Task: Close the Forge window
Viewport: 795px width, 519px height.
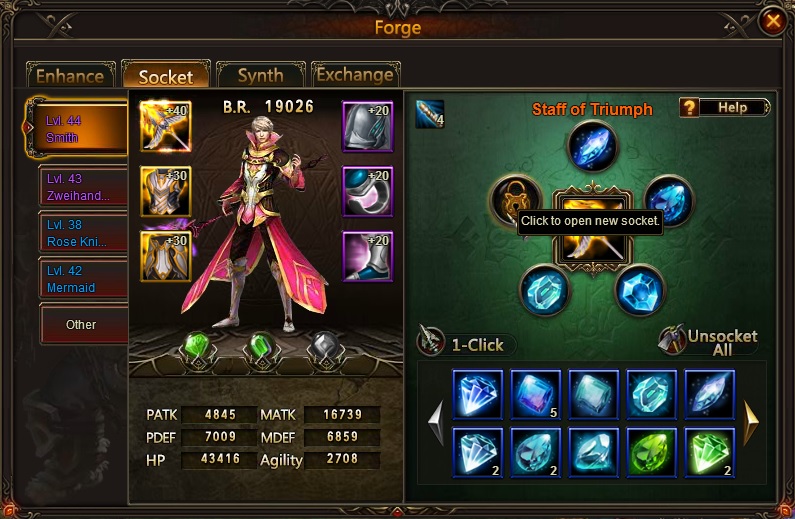Action: click(772, 20)
